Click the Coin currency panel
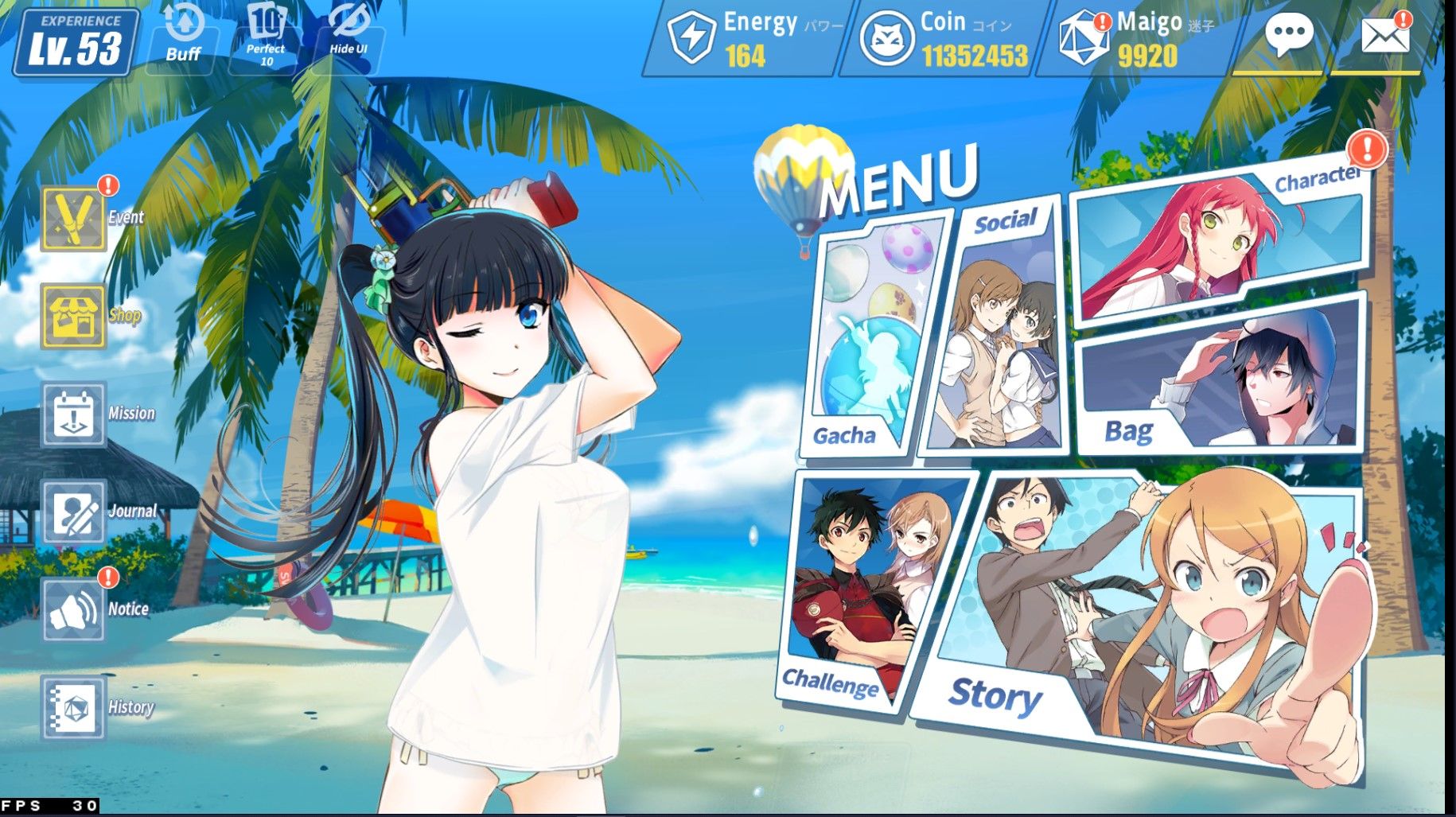This screenshot has width=1456, height=817. (944, 38)
